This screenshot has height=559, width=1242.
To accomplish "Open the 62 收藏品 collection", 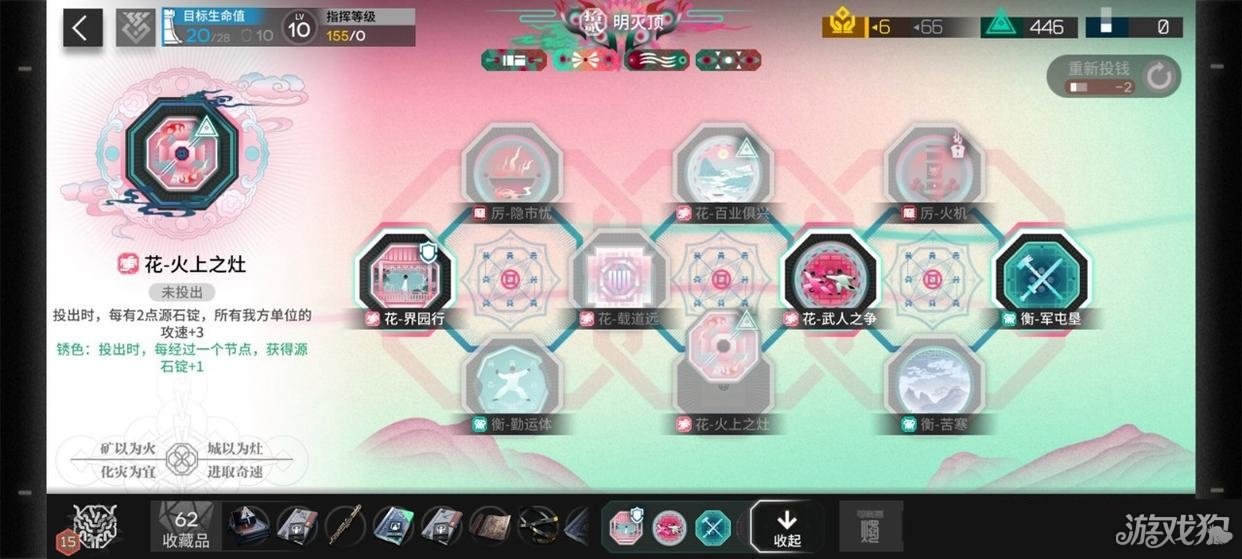I will click(186, 527).
